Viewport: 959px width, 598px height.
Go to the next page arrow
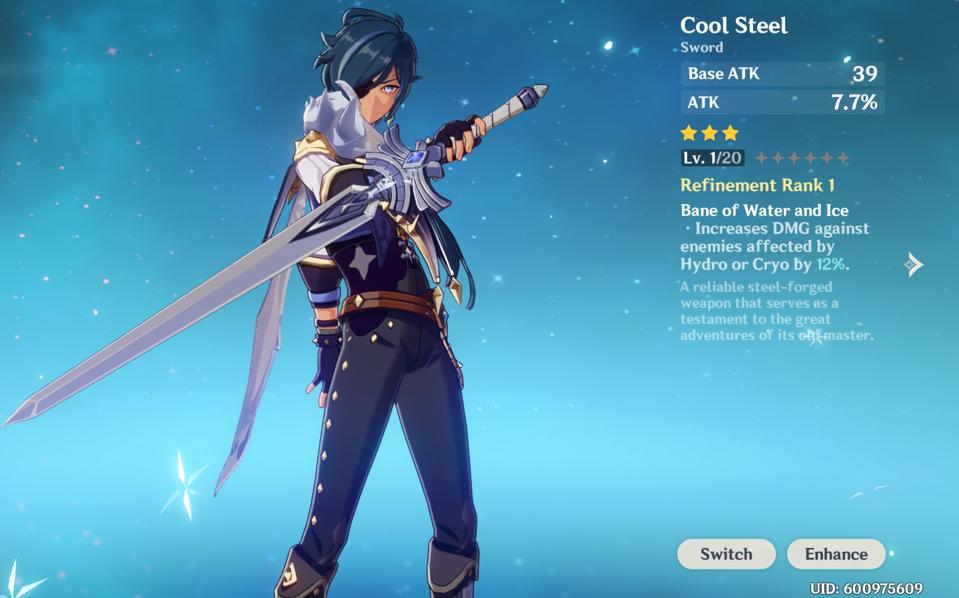(x=914, y=264)
